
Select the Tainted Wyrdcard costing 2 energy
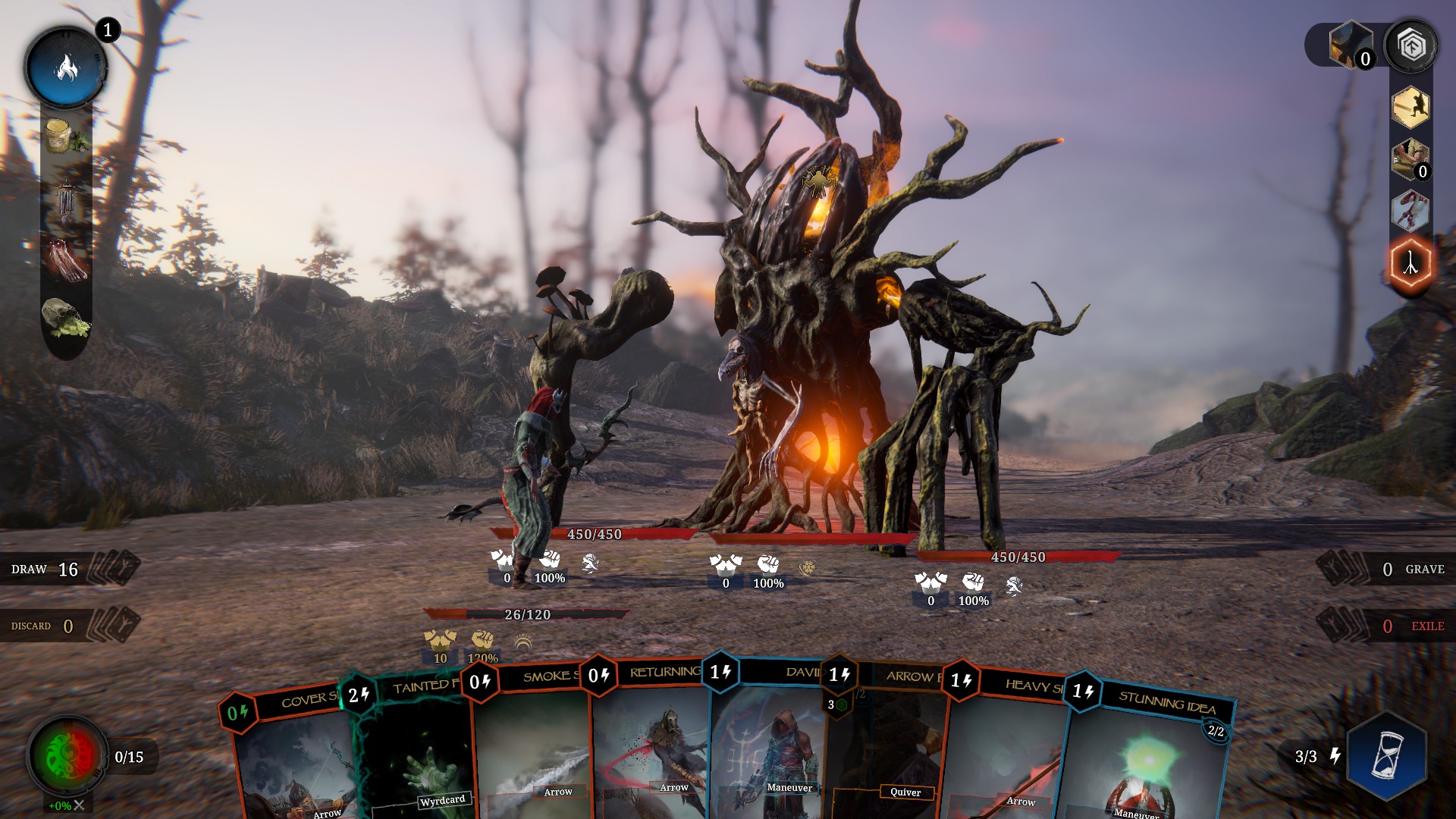coord(413,751)
